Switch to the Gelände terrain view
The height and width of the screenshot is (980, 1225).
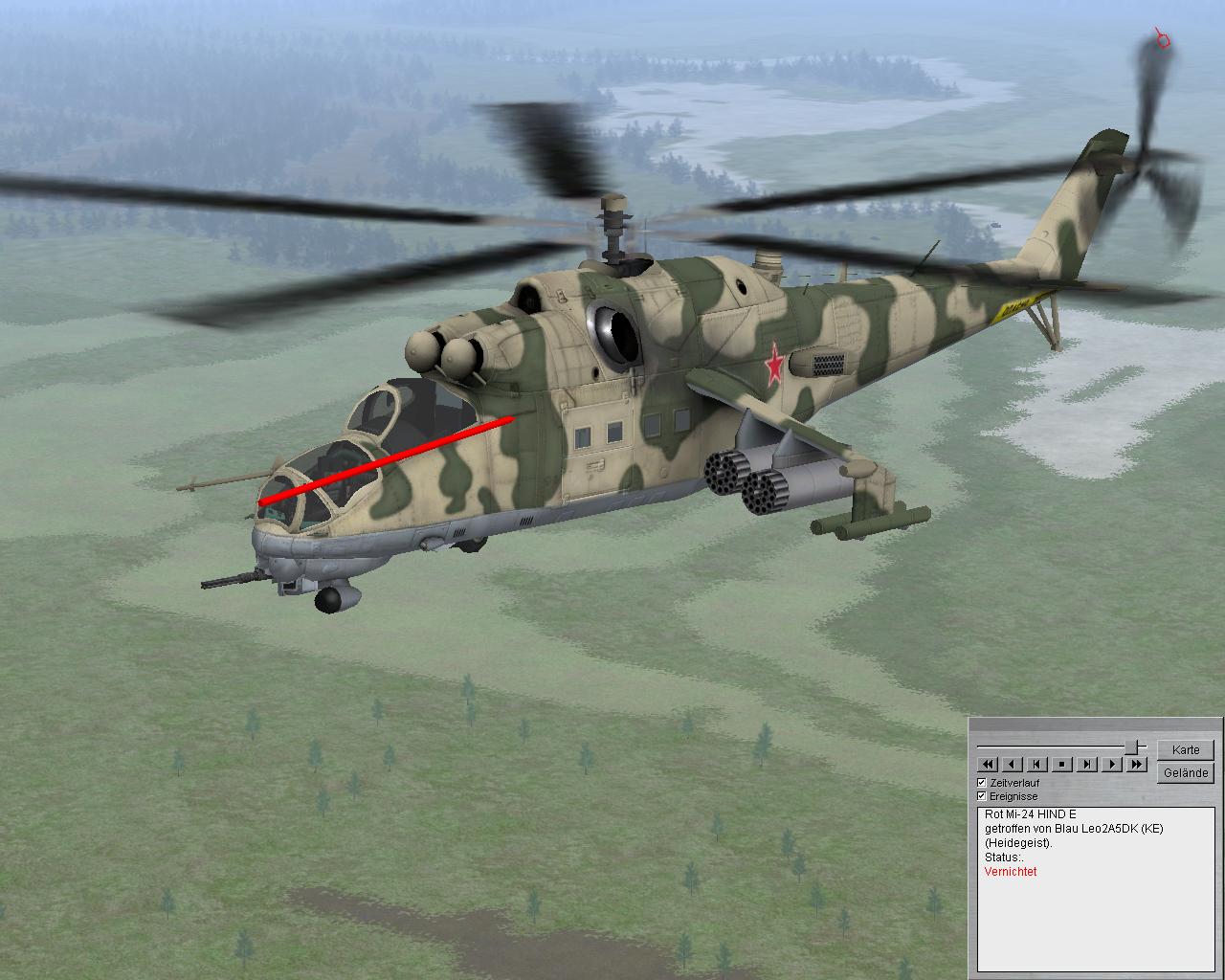[1185, 772]
